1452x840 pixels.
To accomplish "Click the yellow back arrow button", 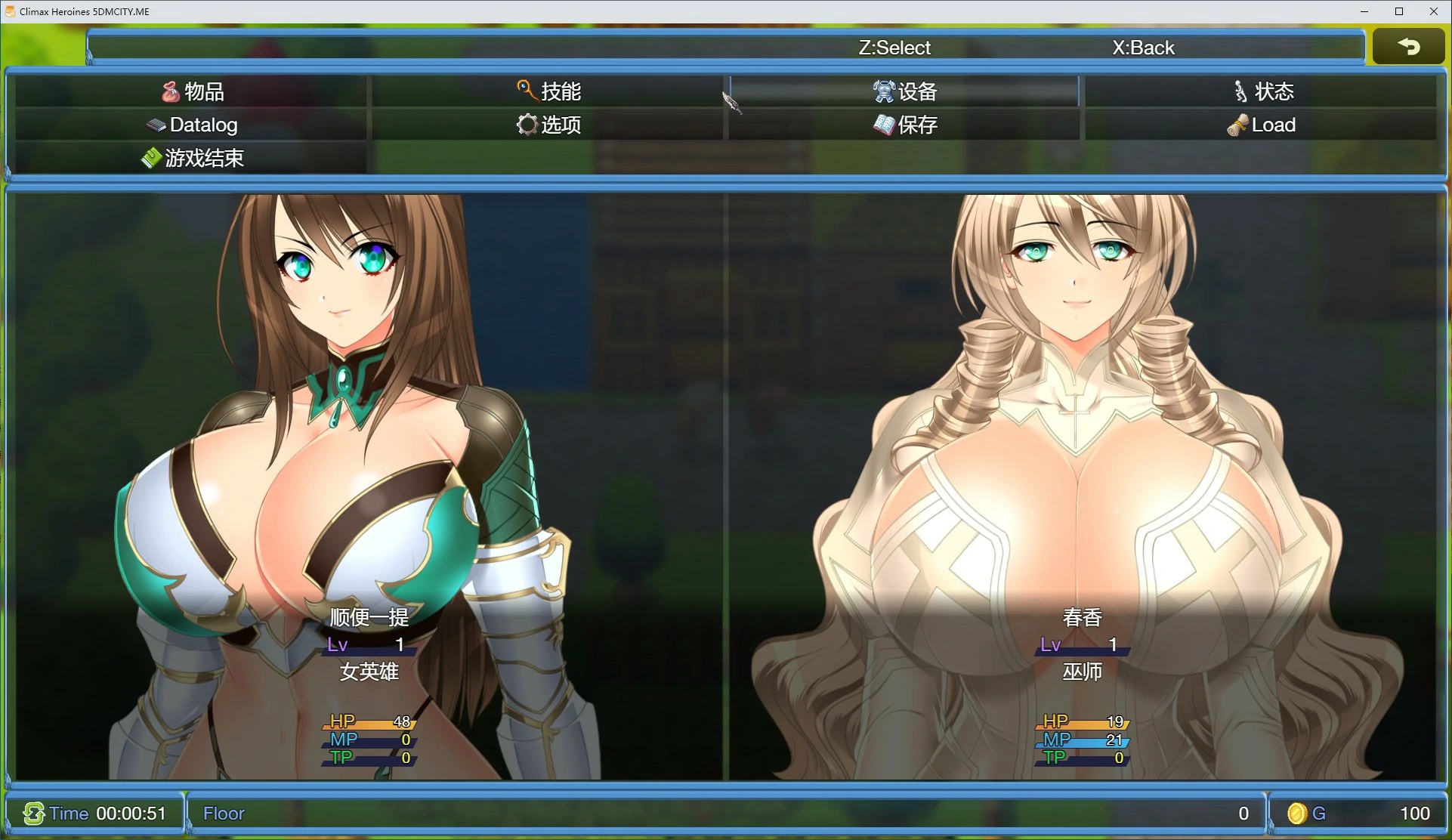I will 1408,47.
